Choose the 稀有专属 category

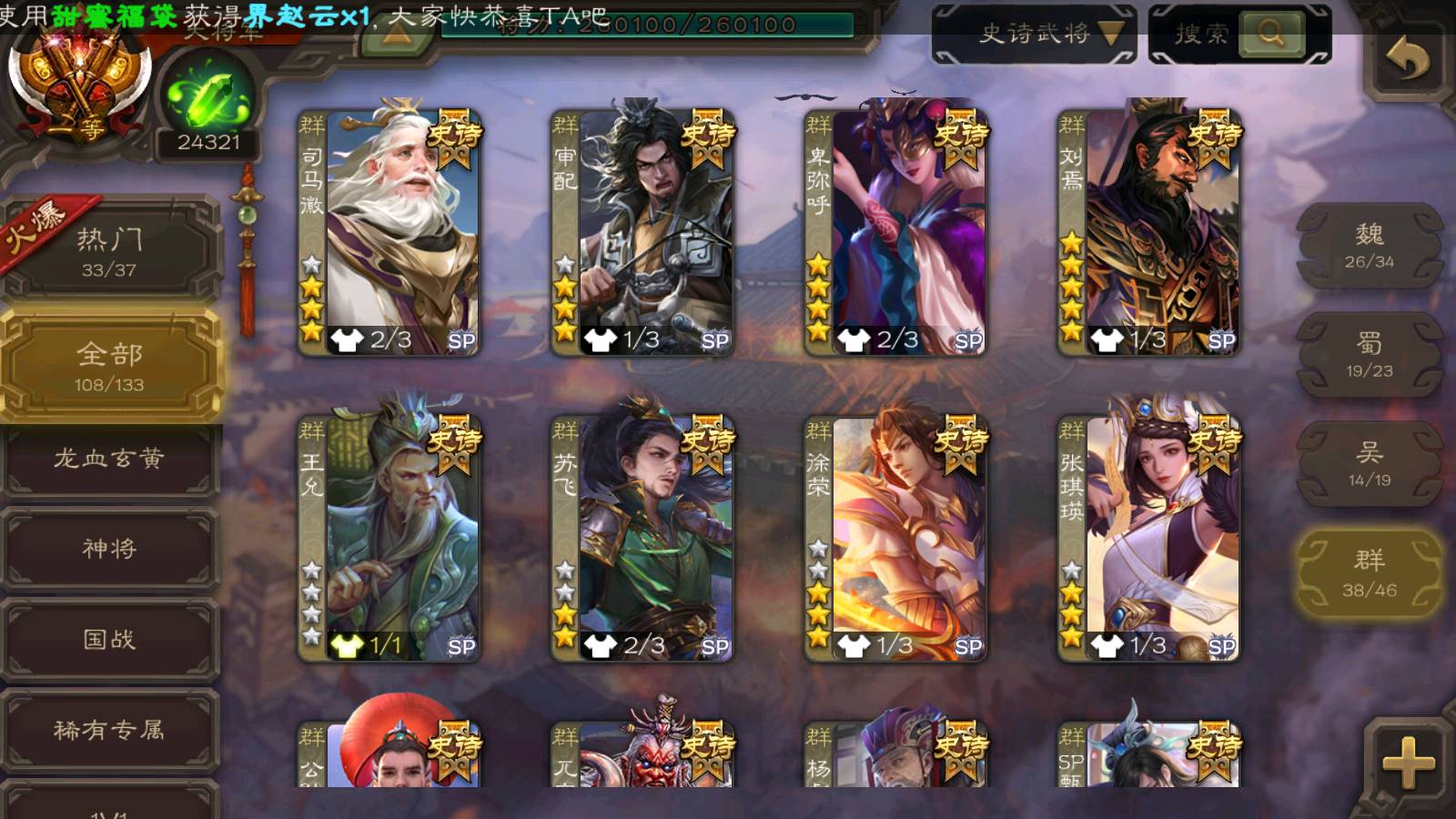click(x=109, y=730)
